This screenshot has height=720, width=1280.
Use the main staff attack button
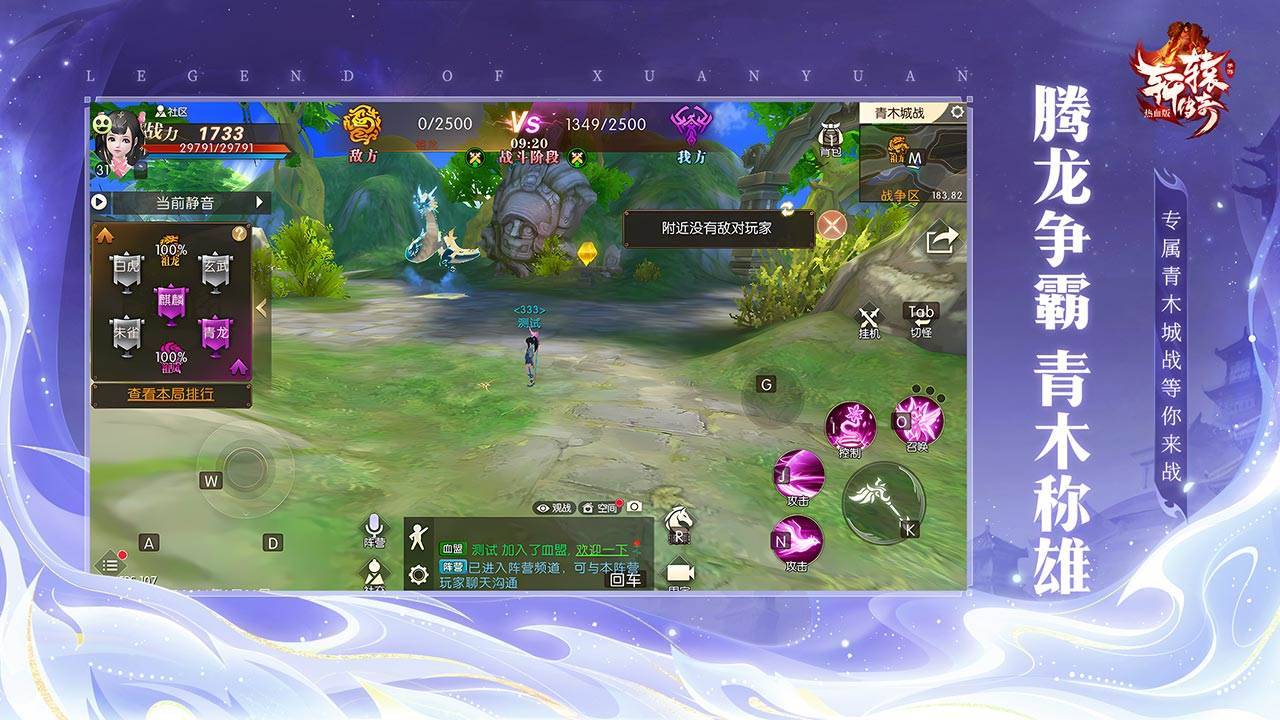(881, 500)
